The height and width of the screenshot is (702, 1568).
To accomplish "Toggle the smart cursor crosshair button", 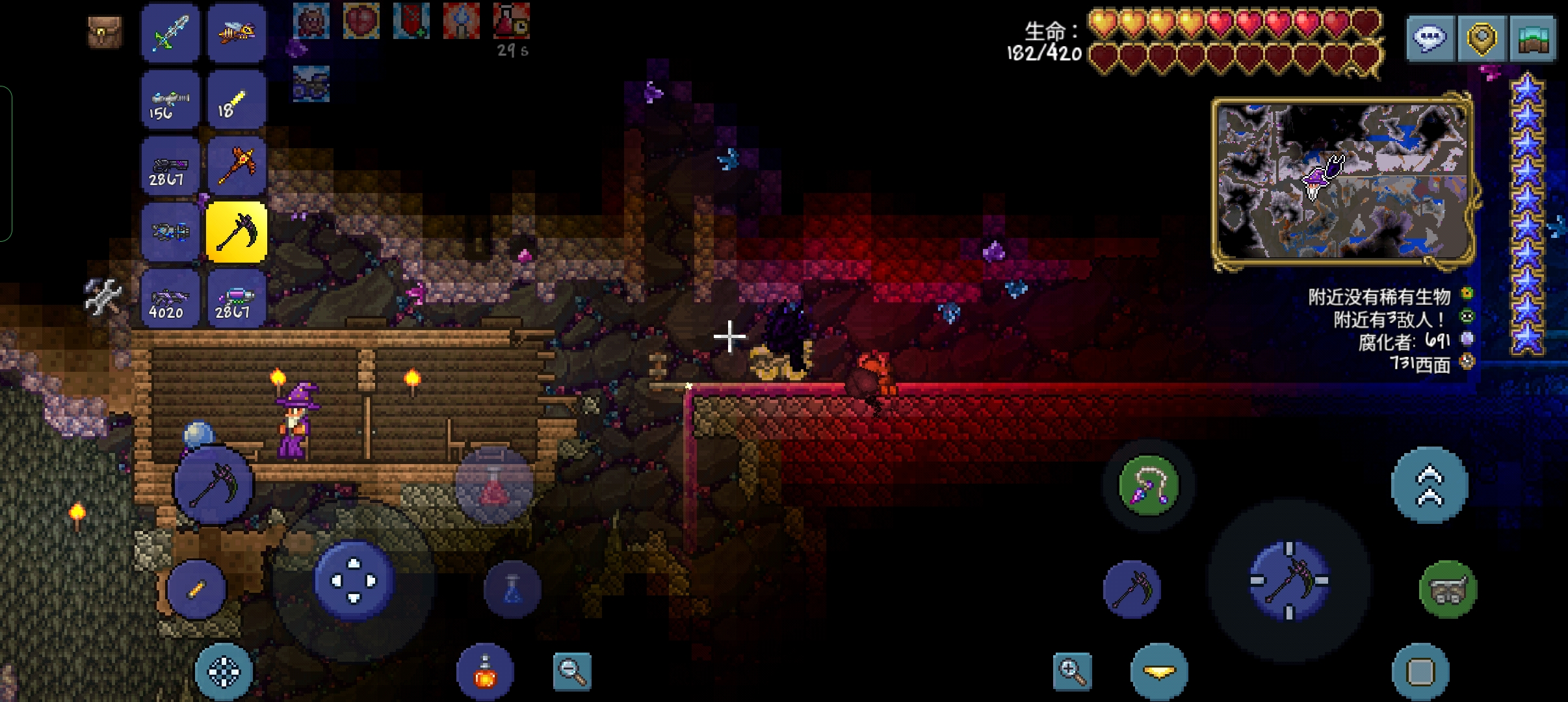I will coord(224,671).
